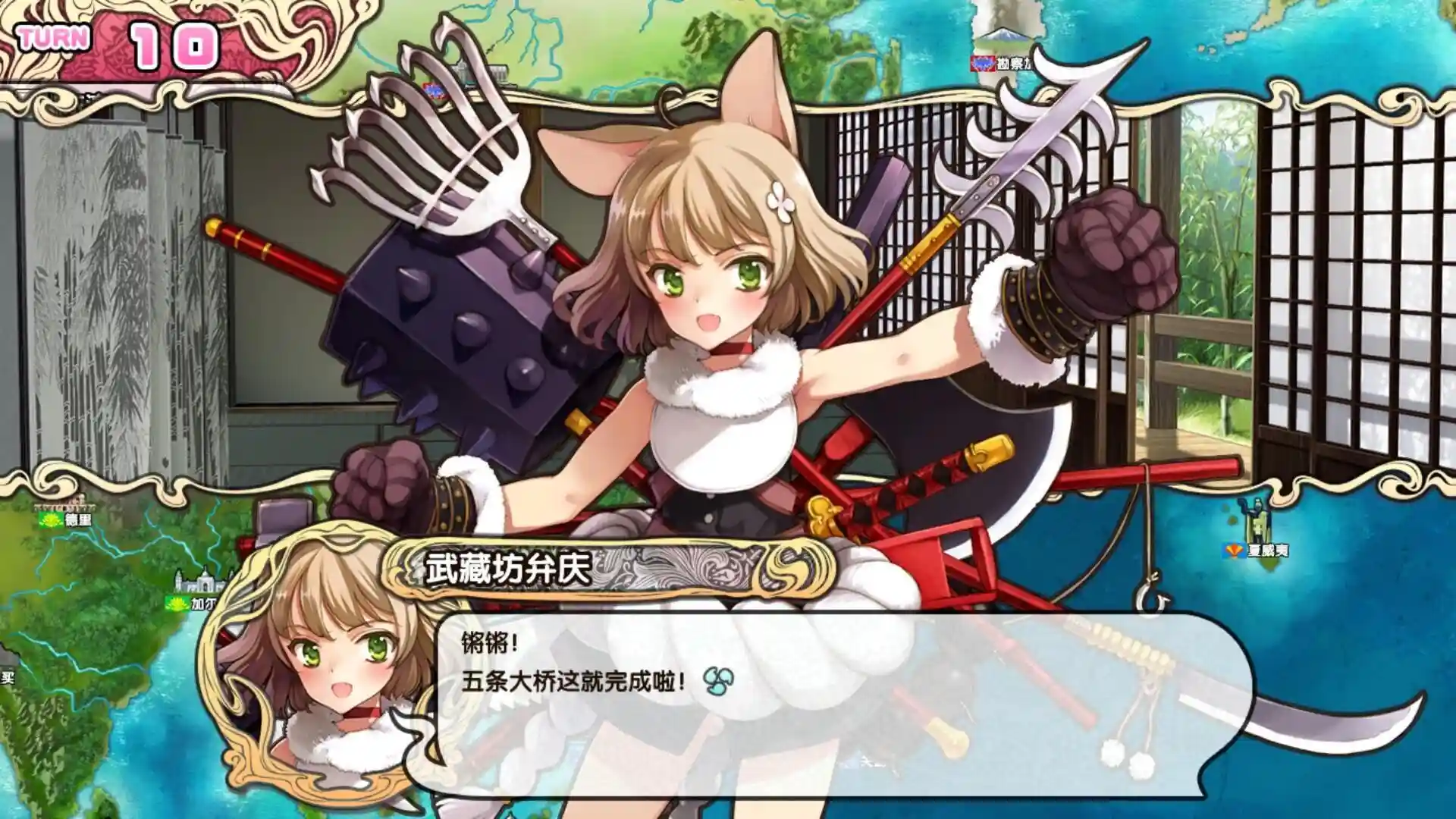Select the 德里 territory flag icon

click(49, 520)
